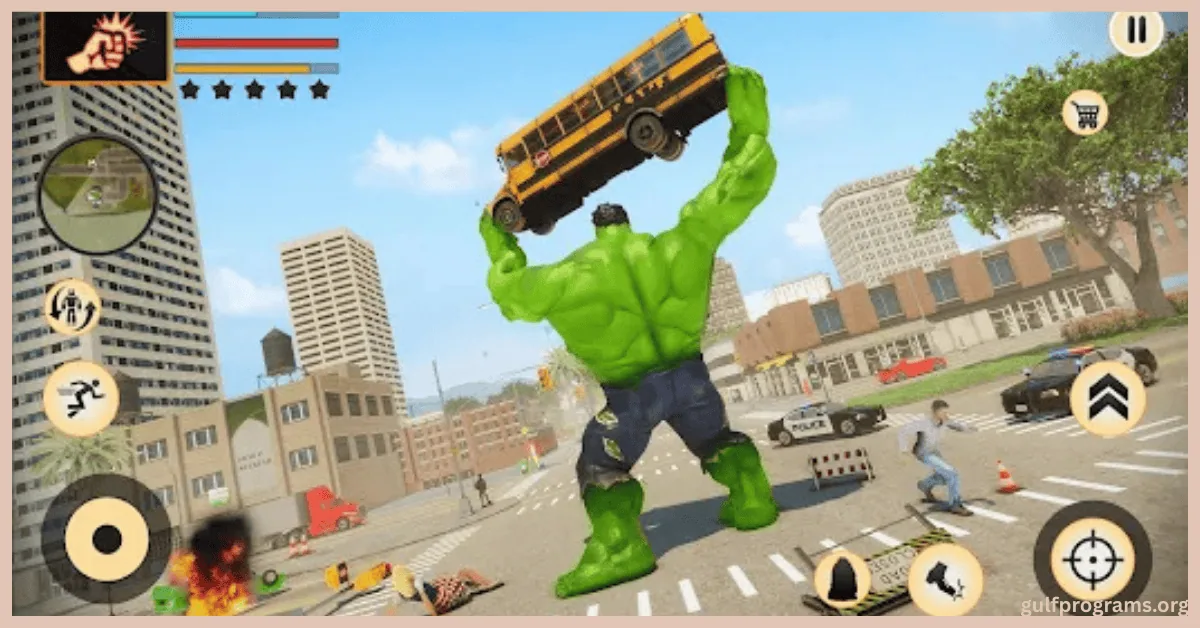Tap the virtual movement joystick
The height and width of the screenshot is (628, 1200).
point(106,540)
